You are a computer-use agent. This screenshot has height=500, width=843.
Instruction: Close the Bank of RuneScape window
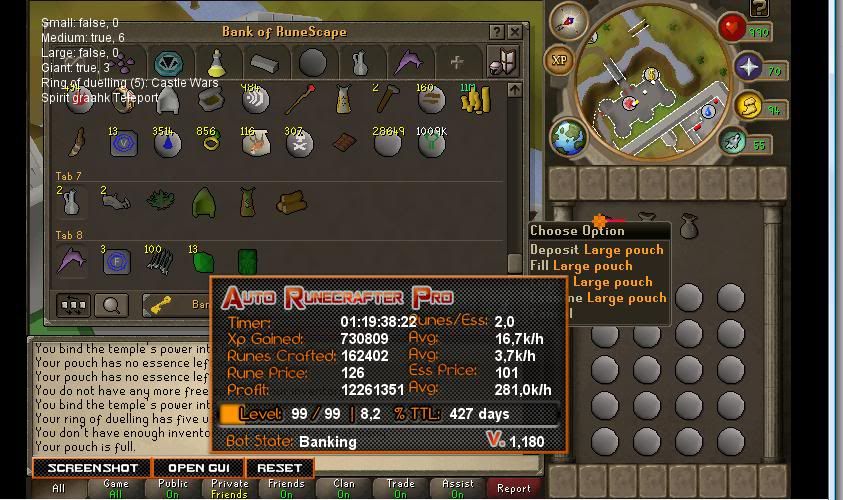[515, 32]
